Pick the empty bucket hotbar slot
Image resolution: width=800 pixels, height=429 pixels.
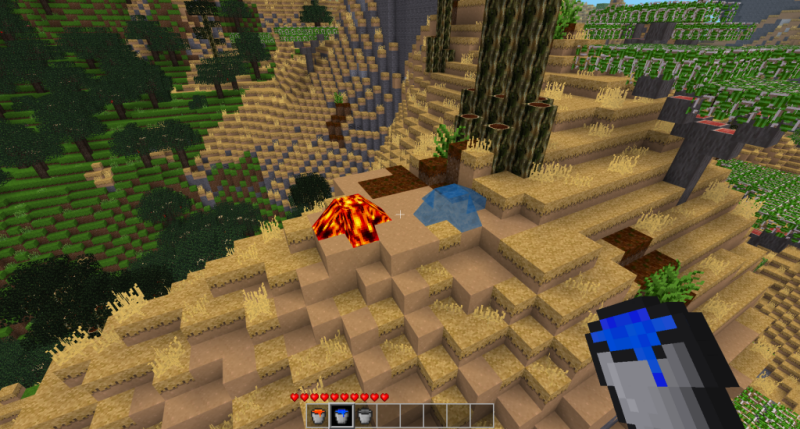[x=365, y=415]
